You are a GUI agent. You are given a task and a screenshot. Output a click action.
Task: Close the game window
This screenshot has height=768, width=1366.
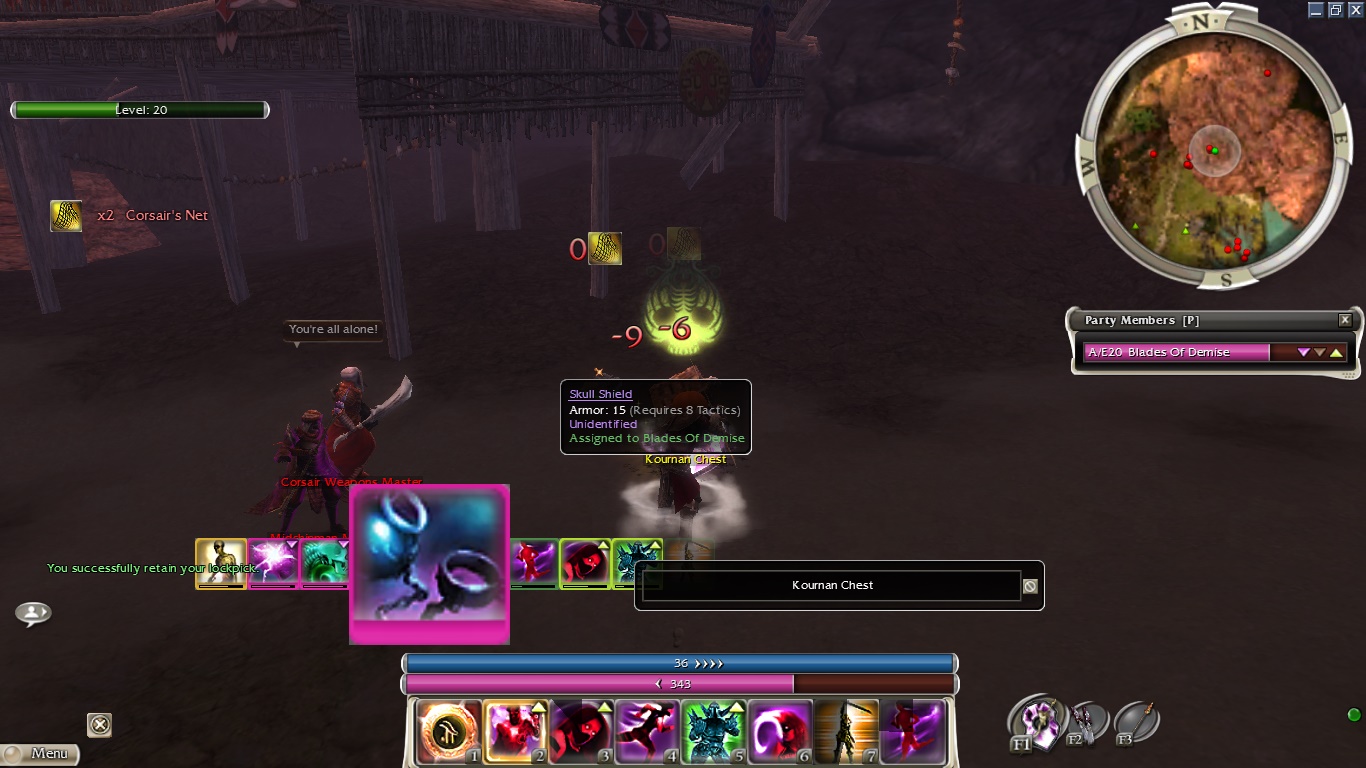(x=1354, y=9)
